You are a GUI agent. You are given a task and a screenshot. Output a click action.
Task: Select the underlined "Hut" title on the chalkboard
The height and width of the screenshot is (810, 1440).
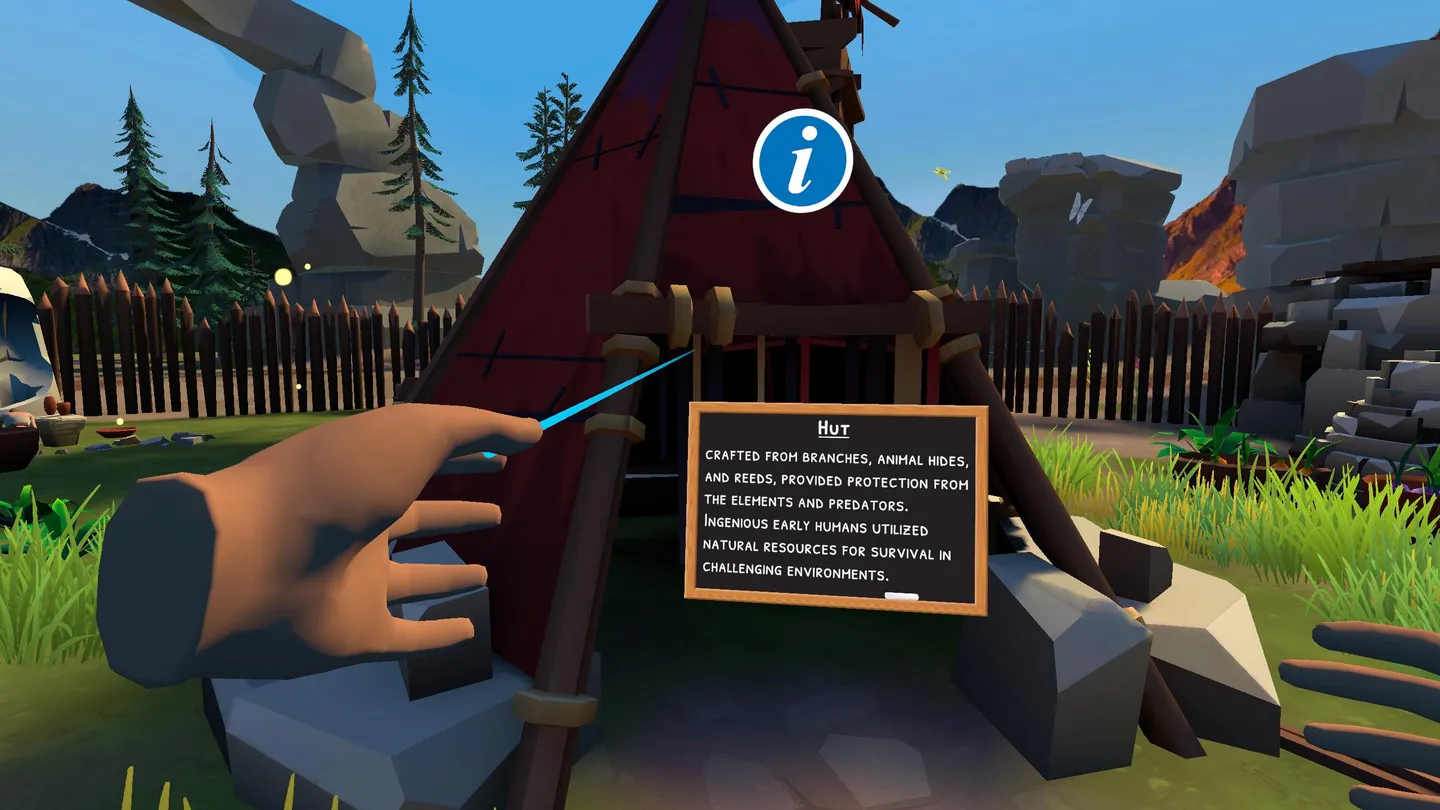click(833, 426)
